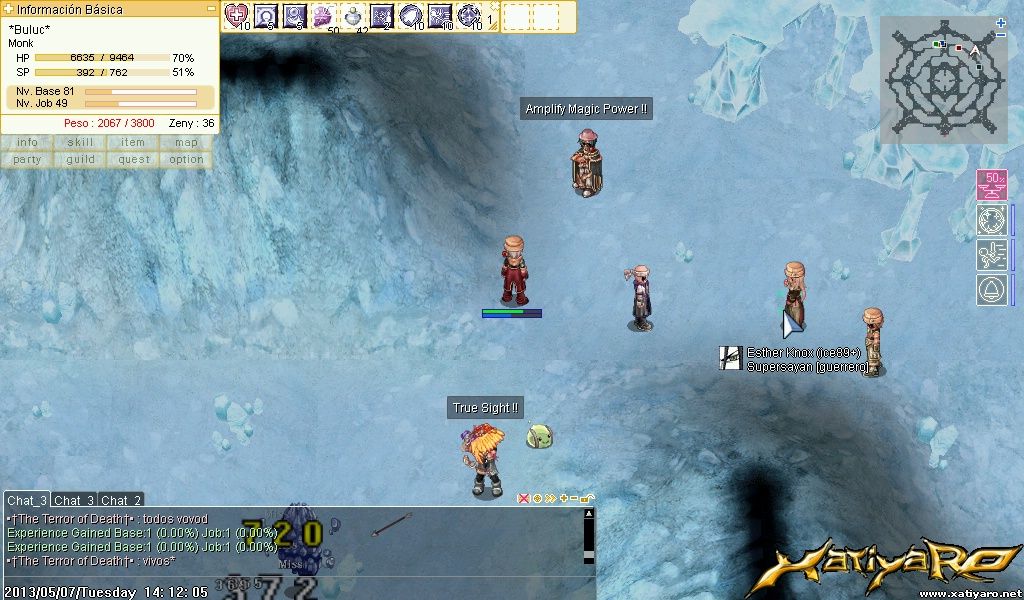Open the skill window button
1024x600 pixels.
81,142
